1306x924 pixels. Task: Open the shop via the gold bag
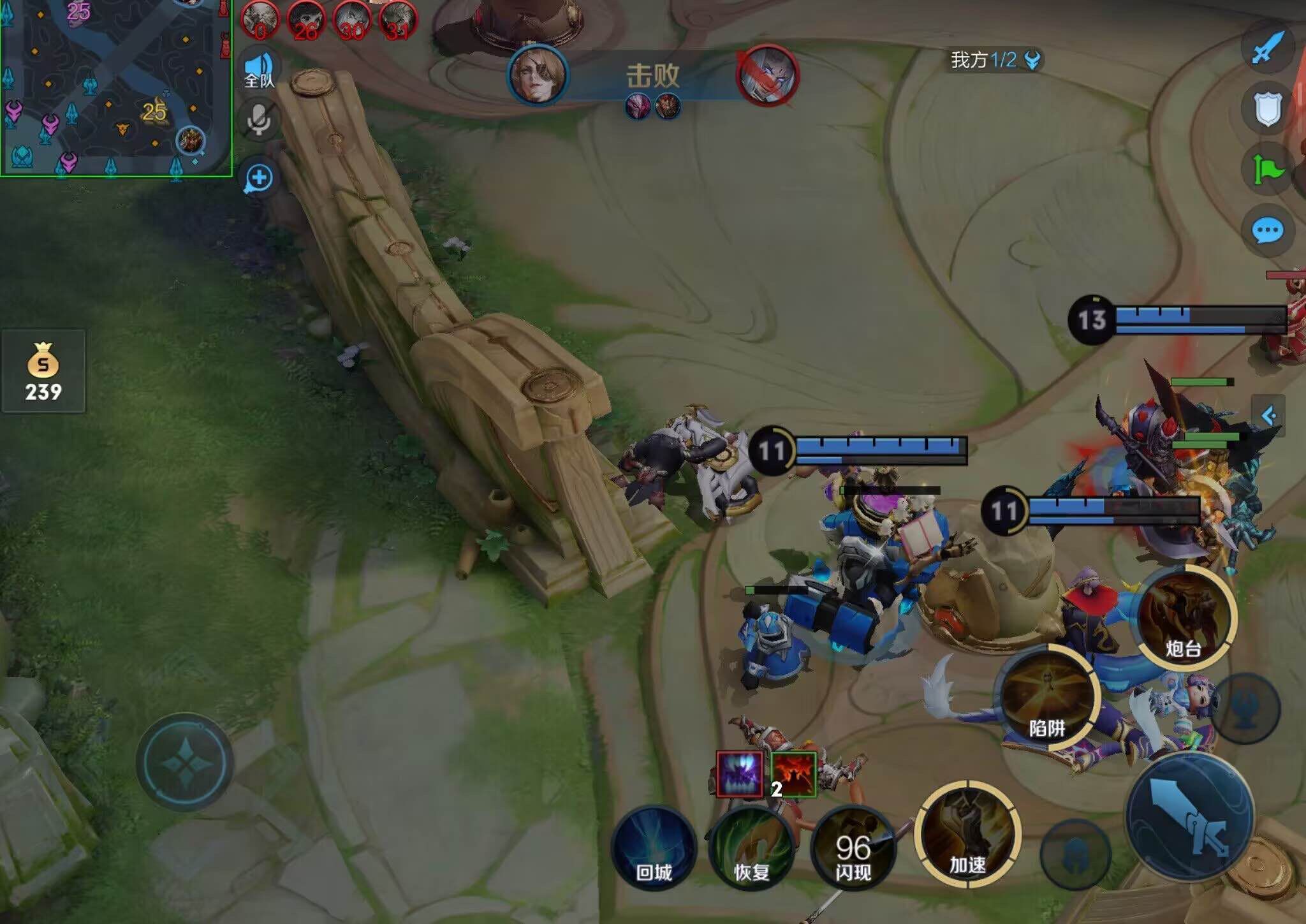(x=43, y=371)
